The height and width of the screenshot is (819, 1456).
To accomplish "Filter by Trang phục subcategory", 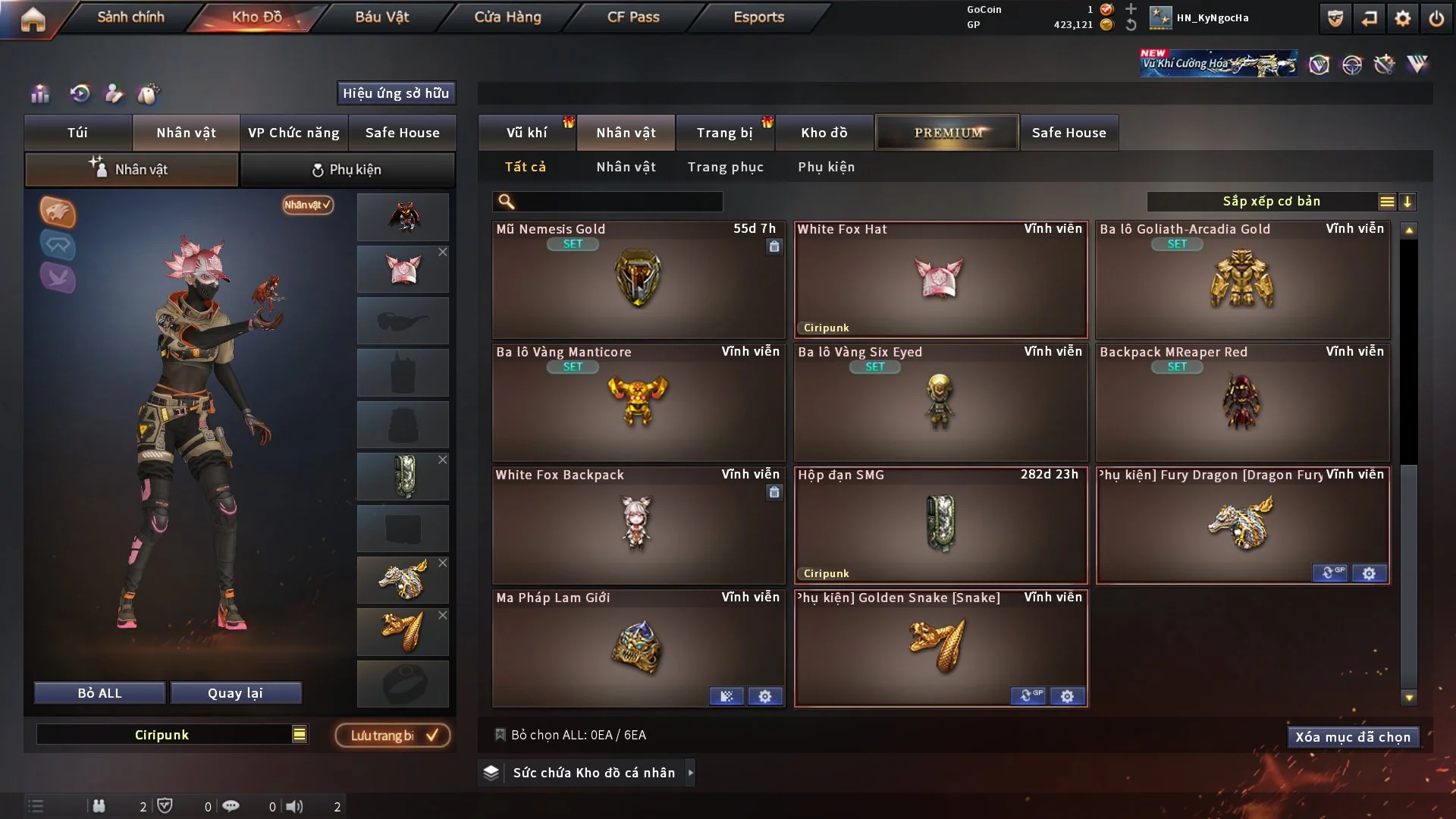I will coord(725,167).
